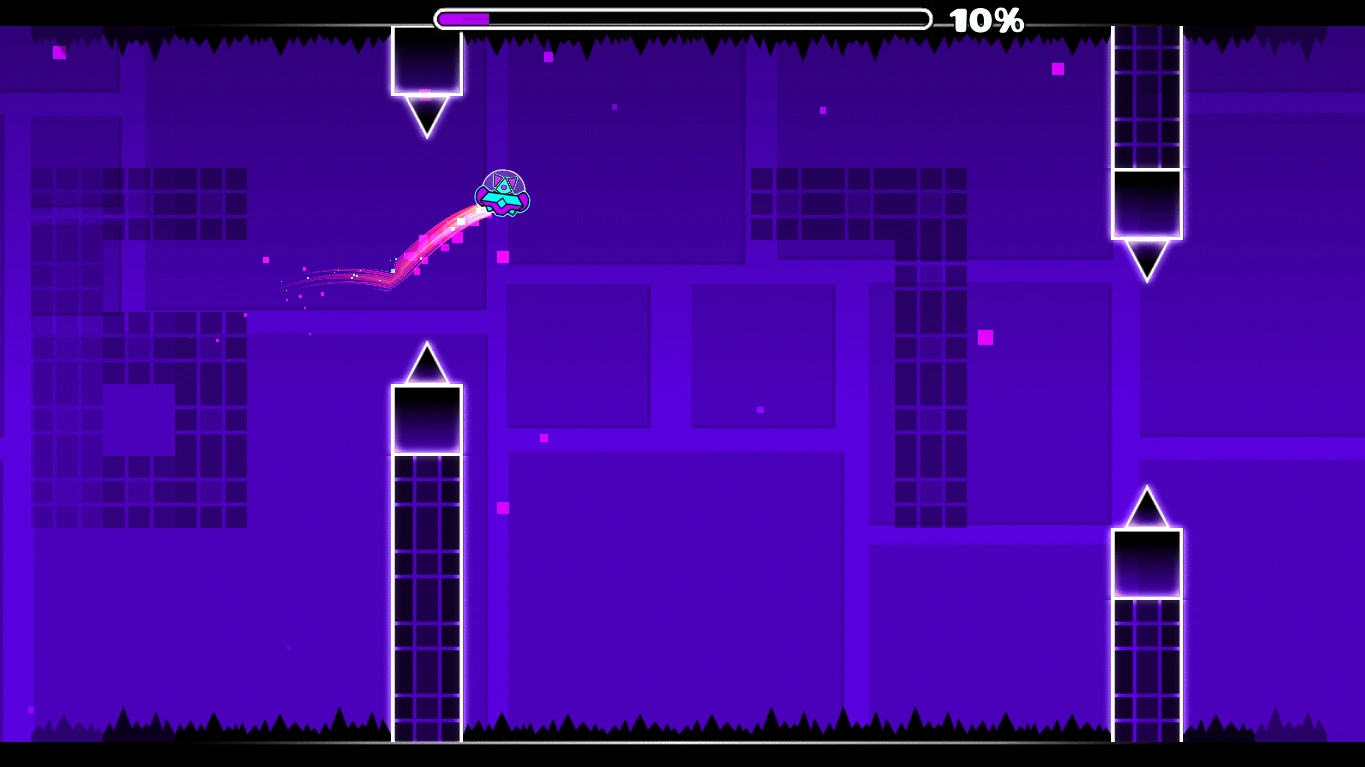This screenshot has height=767, width=1365.
Task: Click the magenta particle near bottom-left pillar
Action: click(501, 508)
